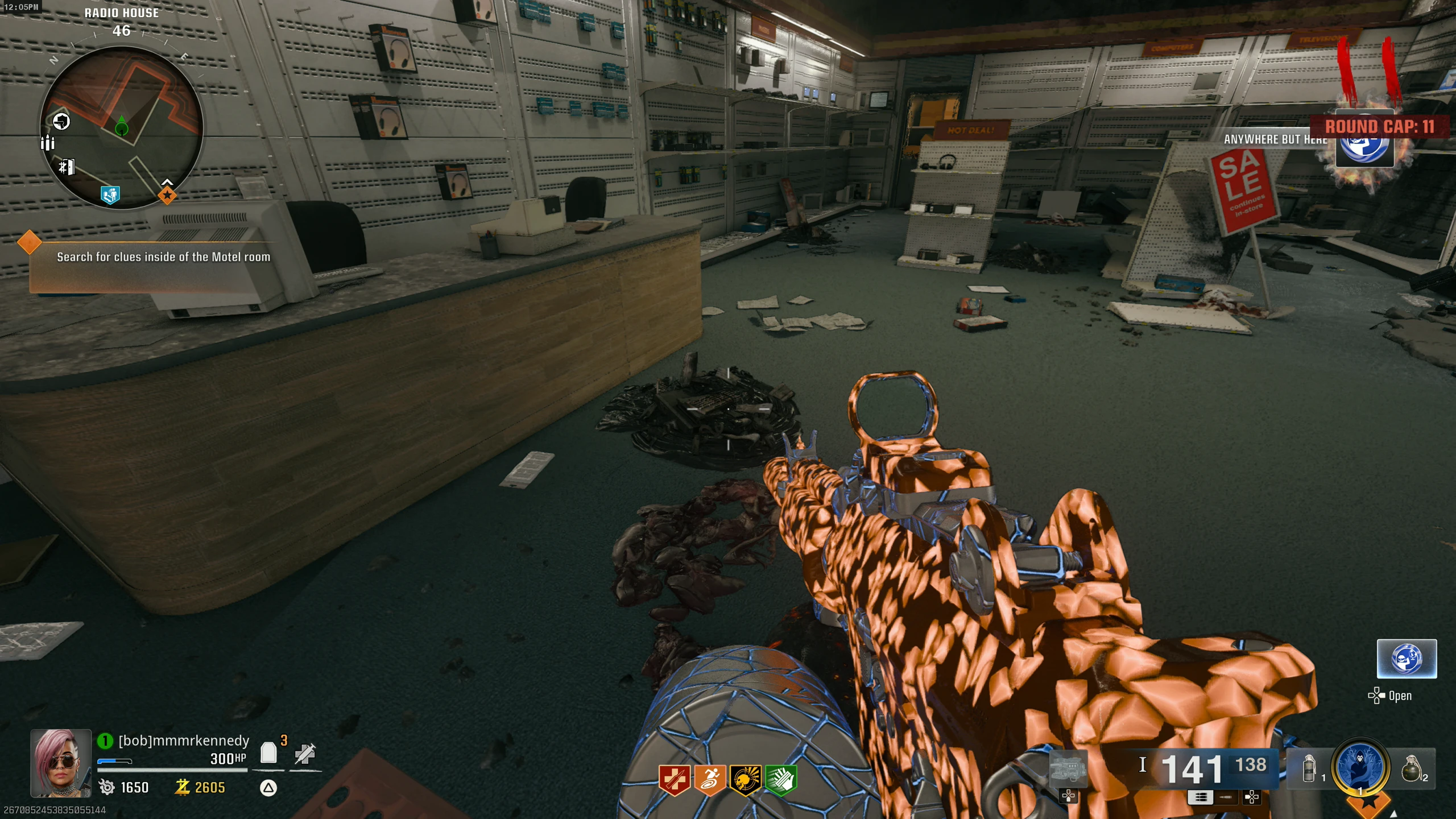1456x819 pixels.
Task: Click the circular minimap
Action: coord(121,127)
